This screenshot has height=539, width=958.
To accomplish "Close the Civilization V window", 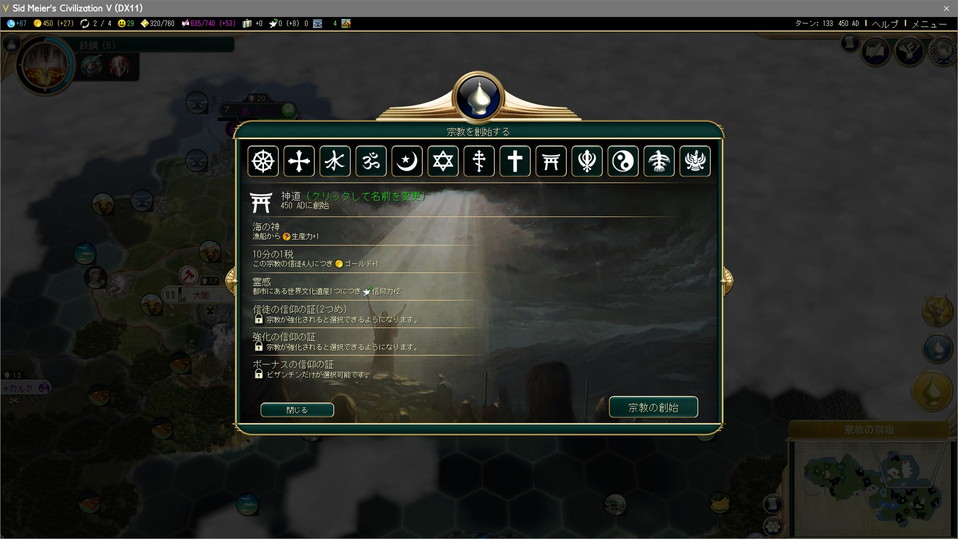I will pos(946,8).
